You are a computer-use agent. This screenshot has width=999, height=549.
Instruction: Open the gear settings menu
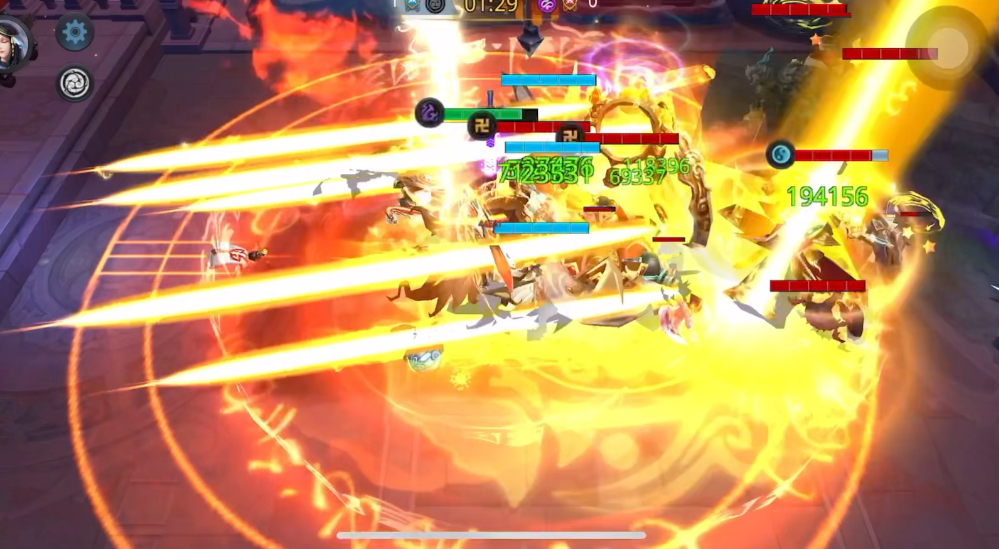pyautogui.click(x=74, y=33)
